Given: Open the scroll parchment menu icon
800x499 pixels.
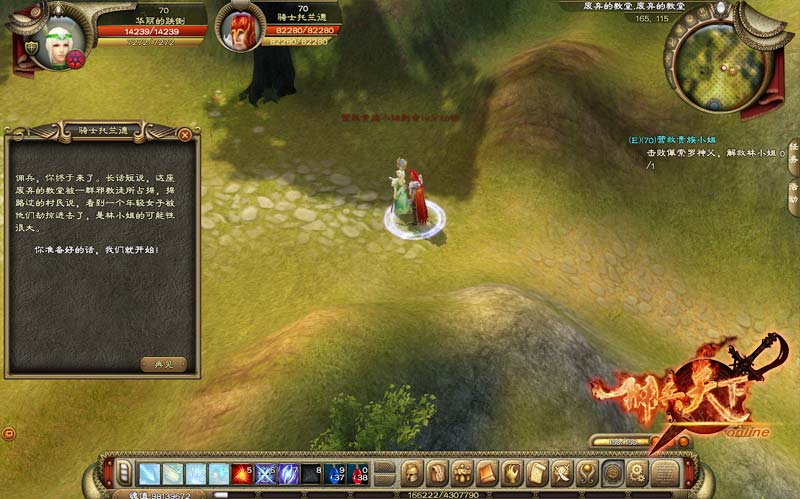Looking at the screenshot, I should [537, 473].
